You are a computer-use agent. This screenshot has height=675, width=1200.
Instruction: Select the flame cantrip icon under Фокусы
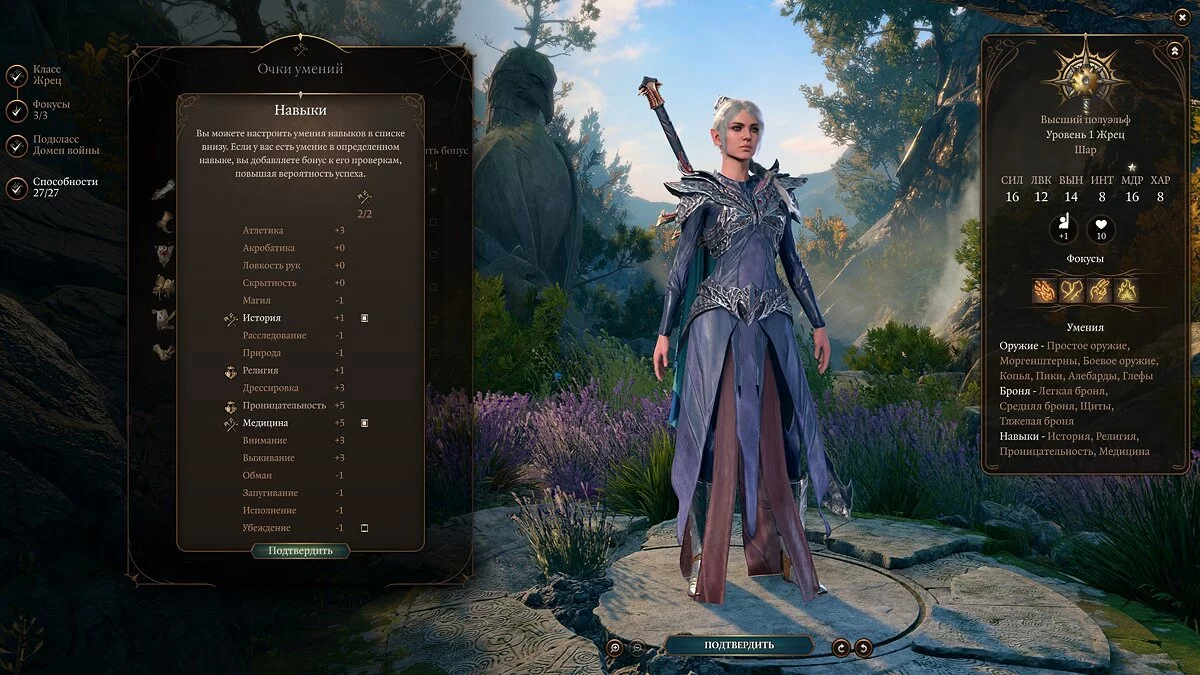pos(1046,290)
